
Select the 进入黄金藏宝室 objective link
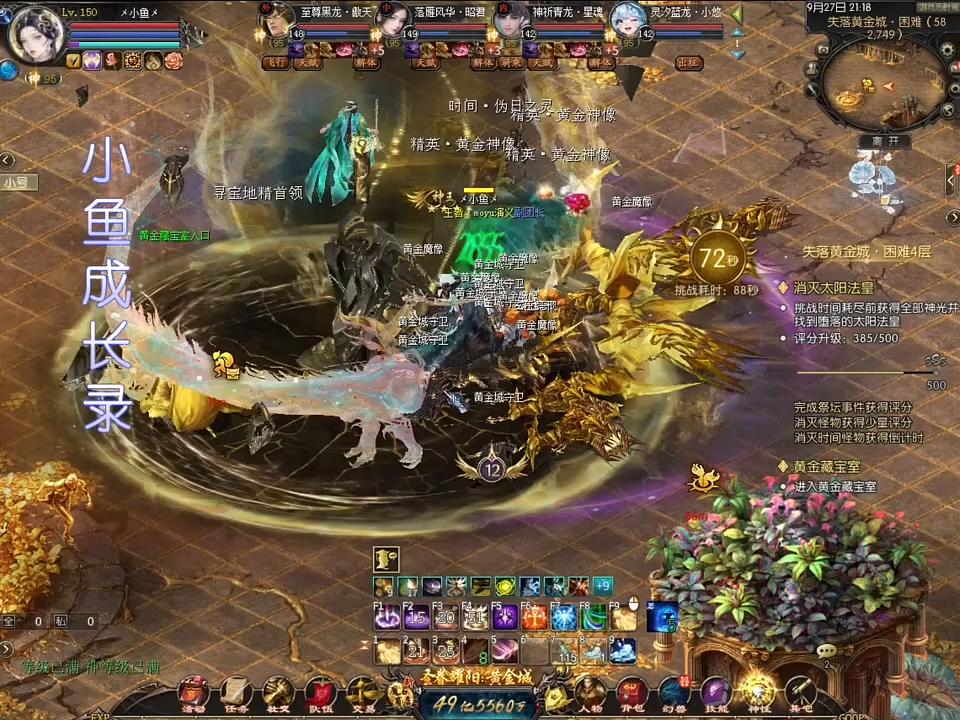pos(835,486)
